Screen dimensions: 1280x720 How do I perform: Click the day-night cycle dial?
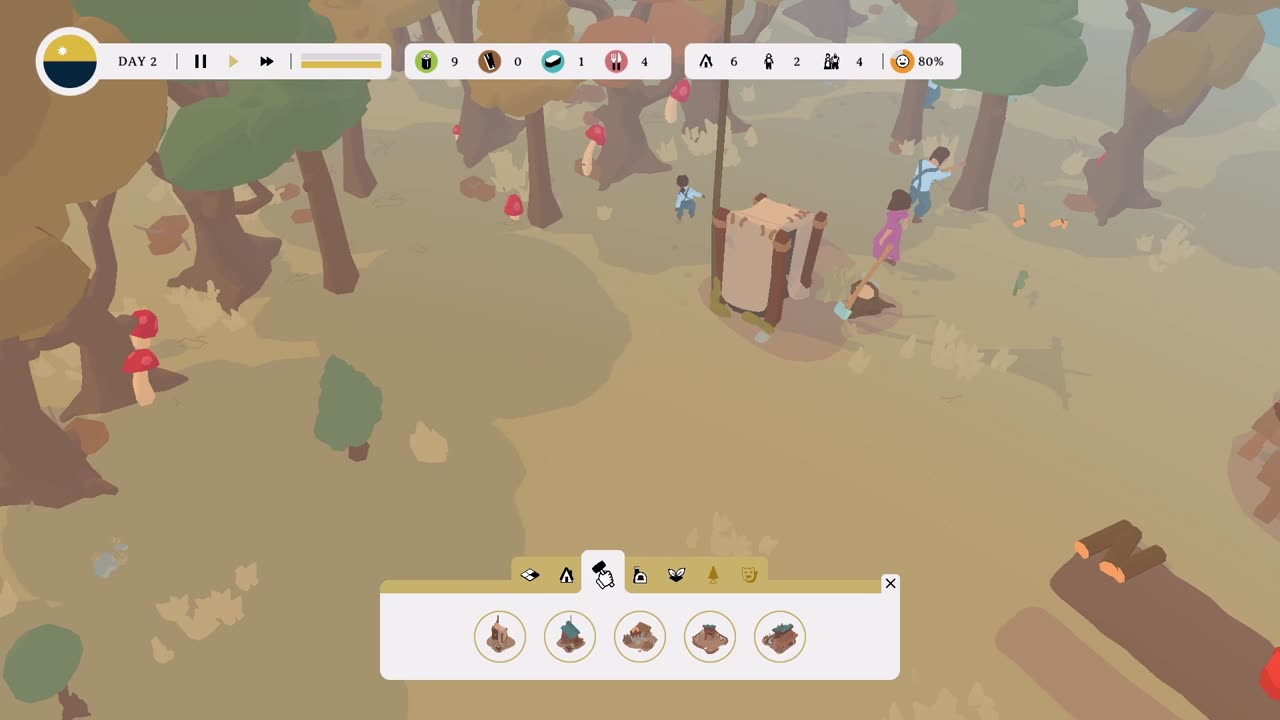[x=70, y=62]
